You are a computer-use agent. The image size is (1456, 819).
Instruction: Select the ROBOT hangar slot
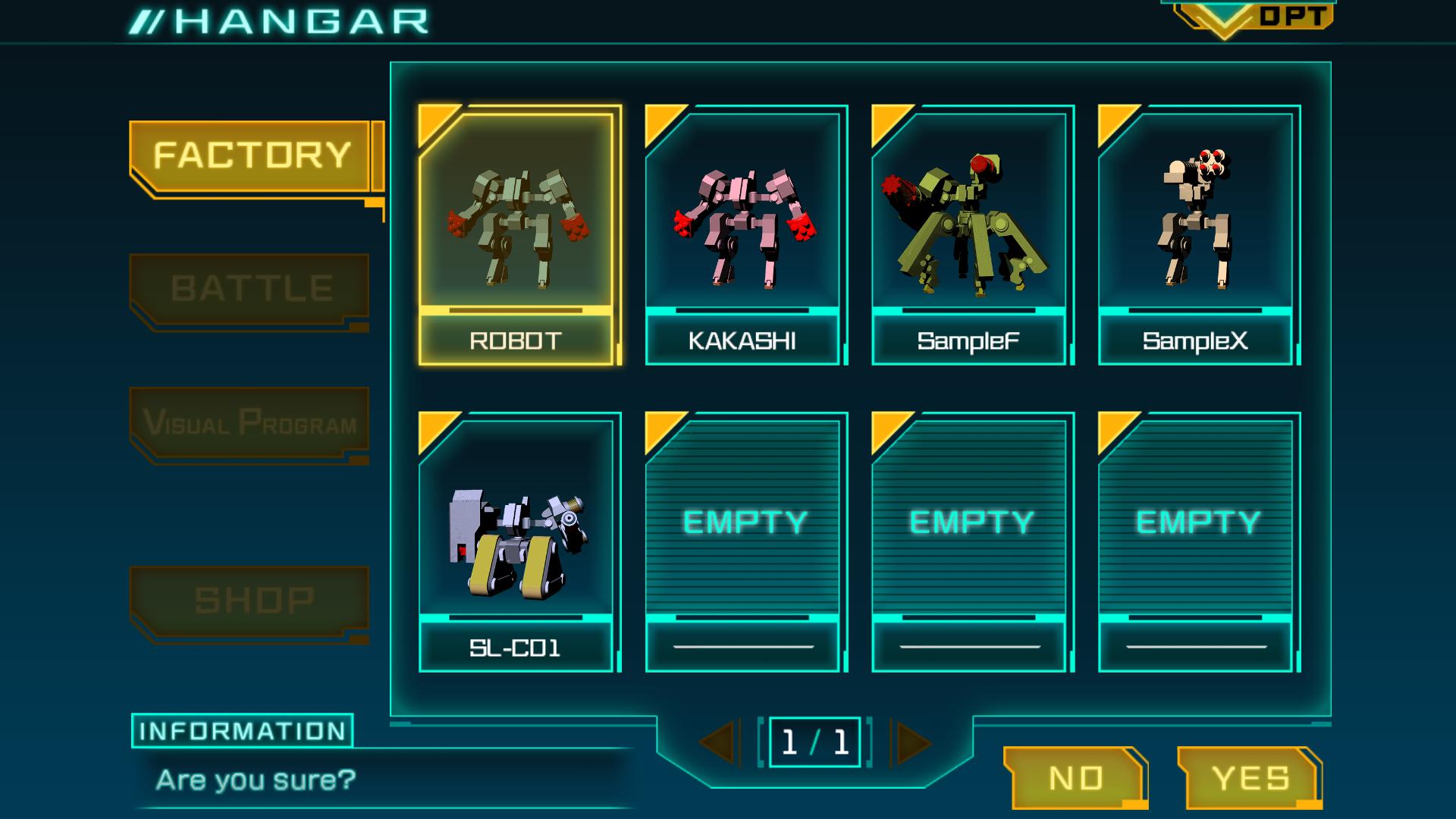pos(516,235)
